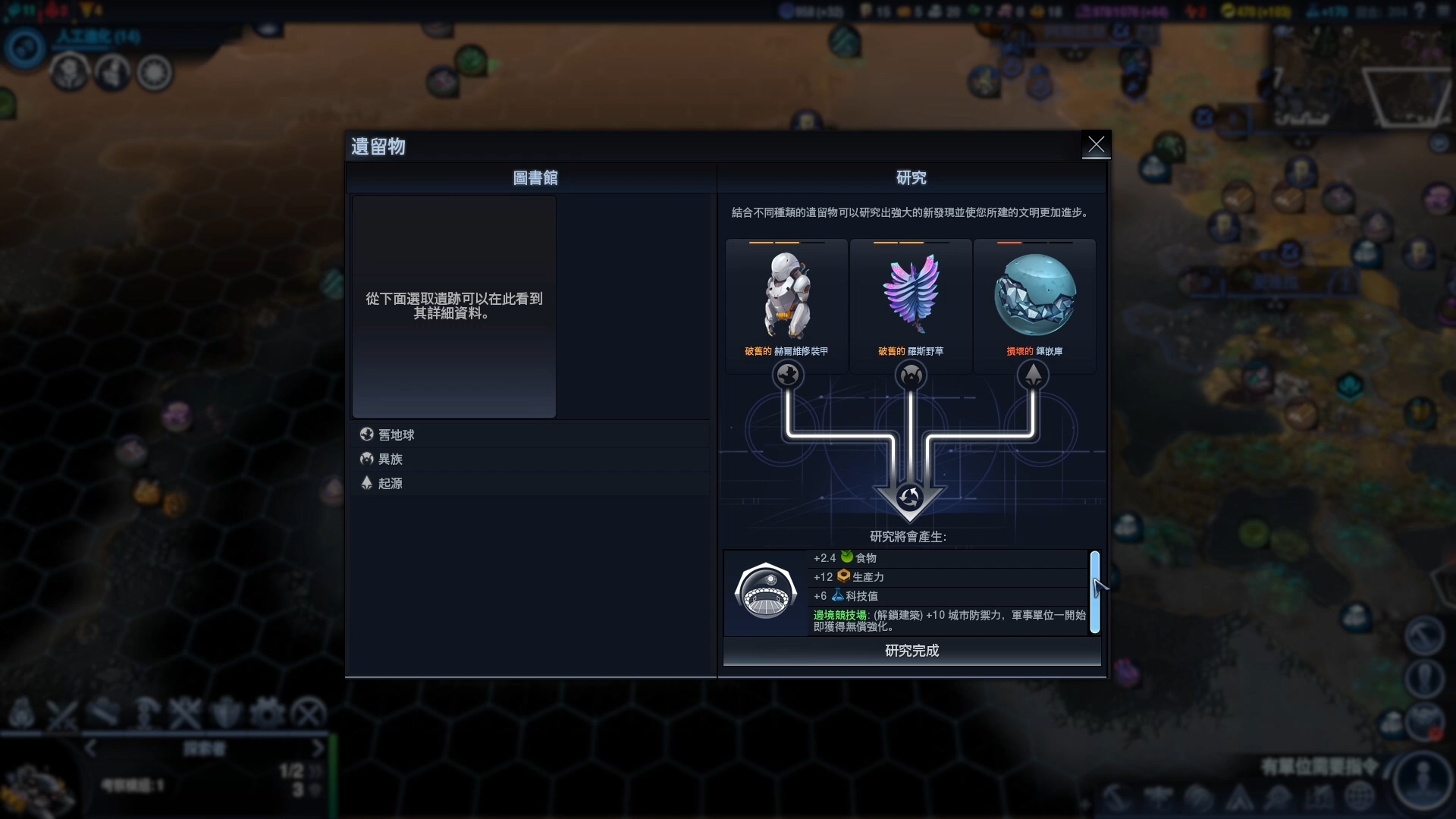Switch to the 圖書館 tab
The width and height of the screenshot is (1456, 819).
[535, 177]
